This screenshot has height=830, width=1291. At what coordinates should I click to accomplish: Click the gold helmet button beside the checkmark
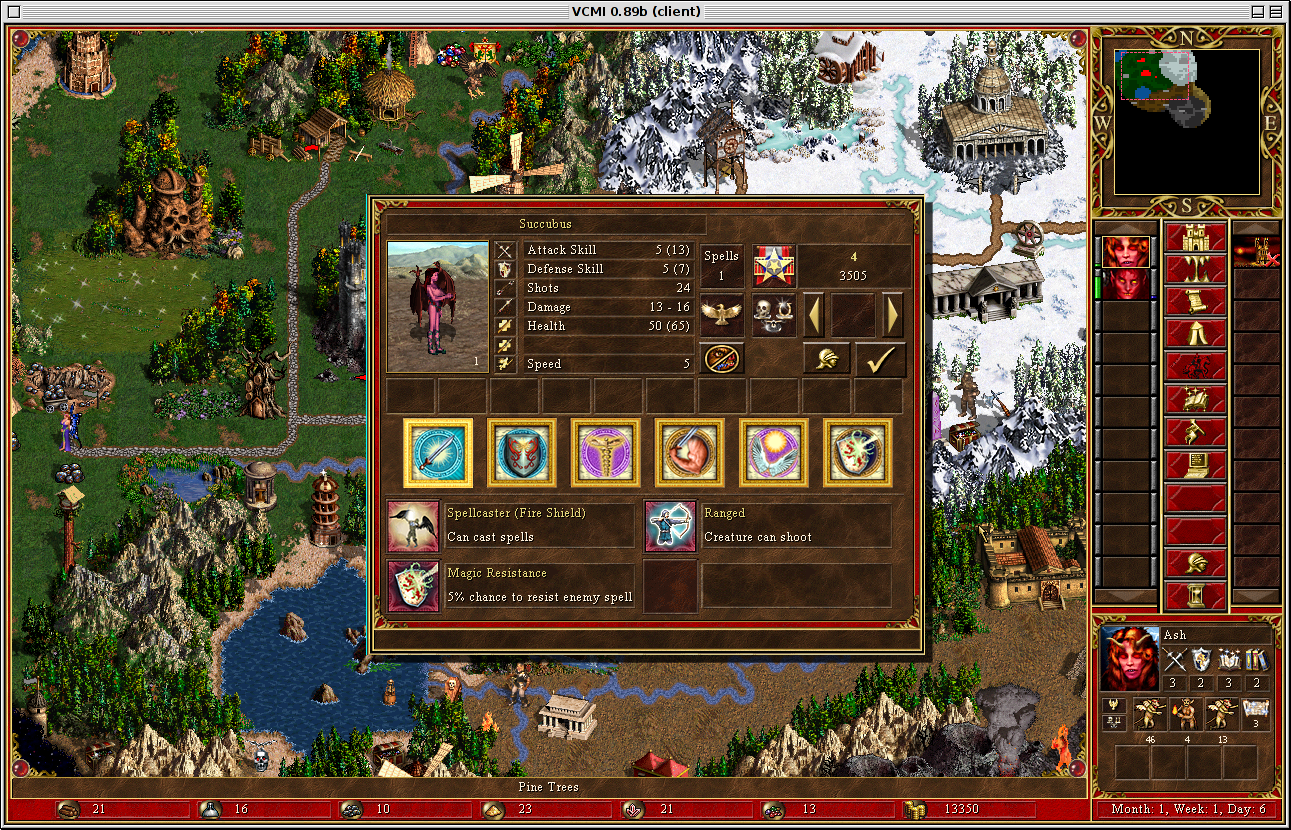[826, 360]
